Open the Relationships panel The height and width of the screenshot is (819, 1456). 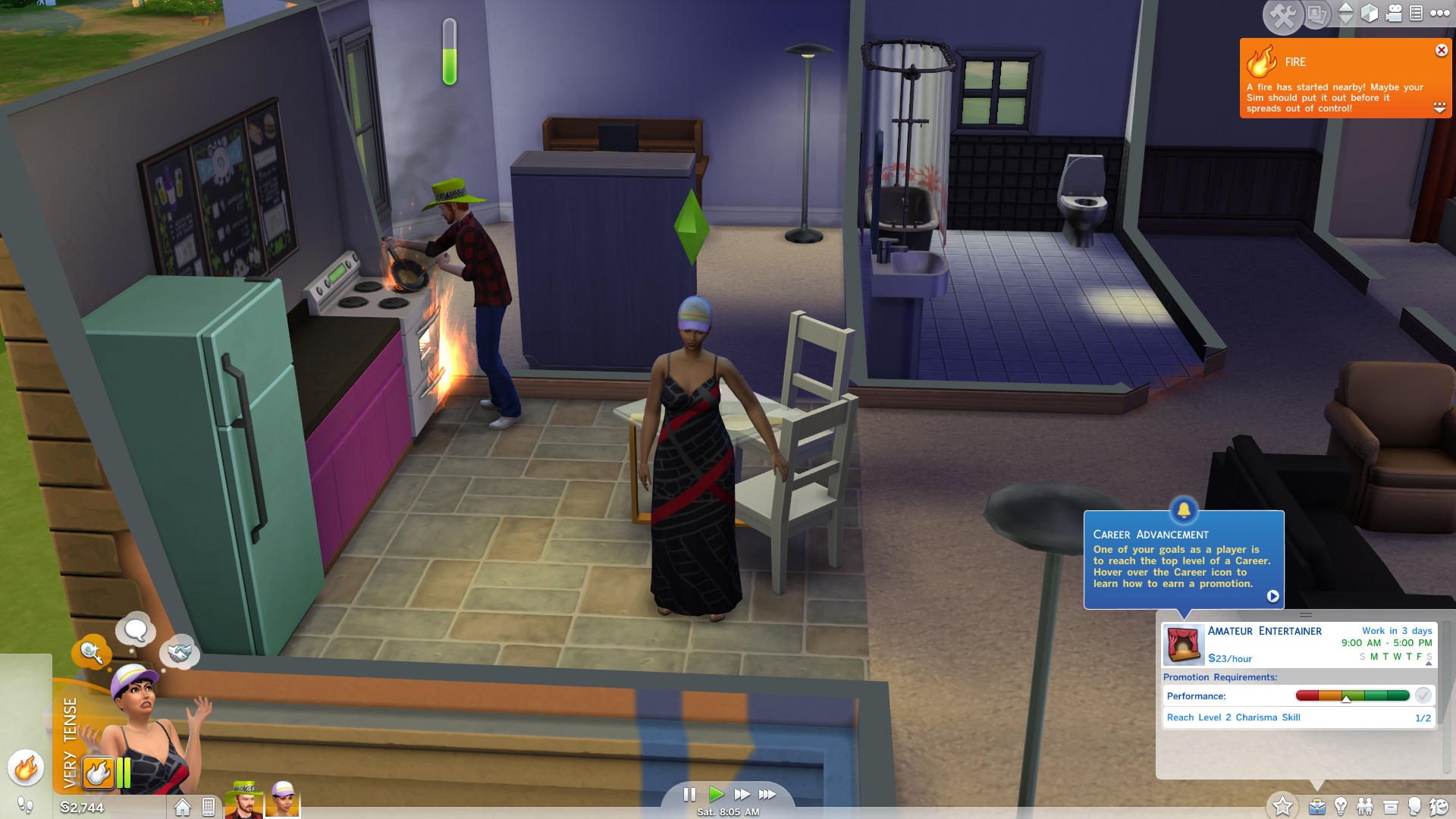coord(1367,806)
